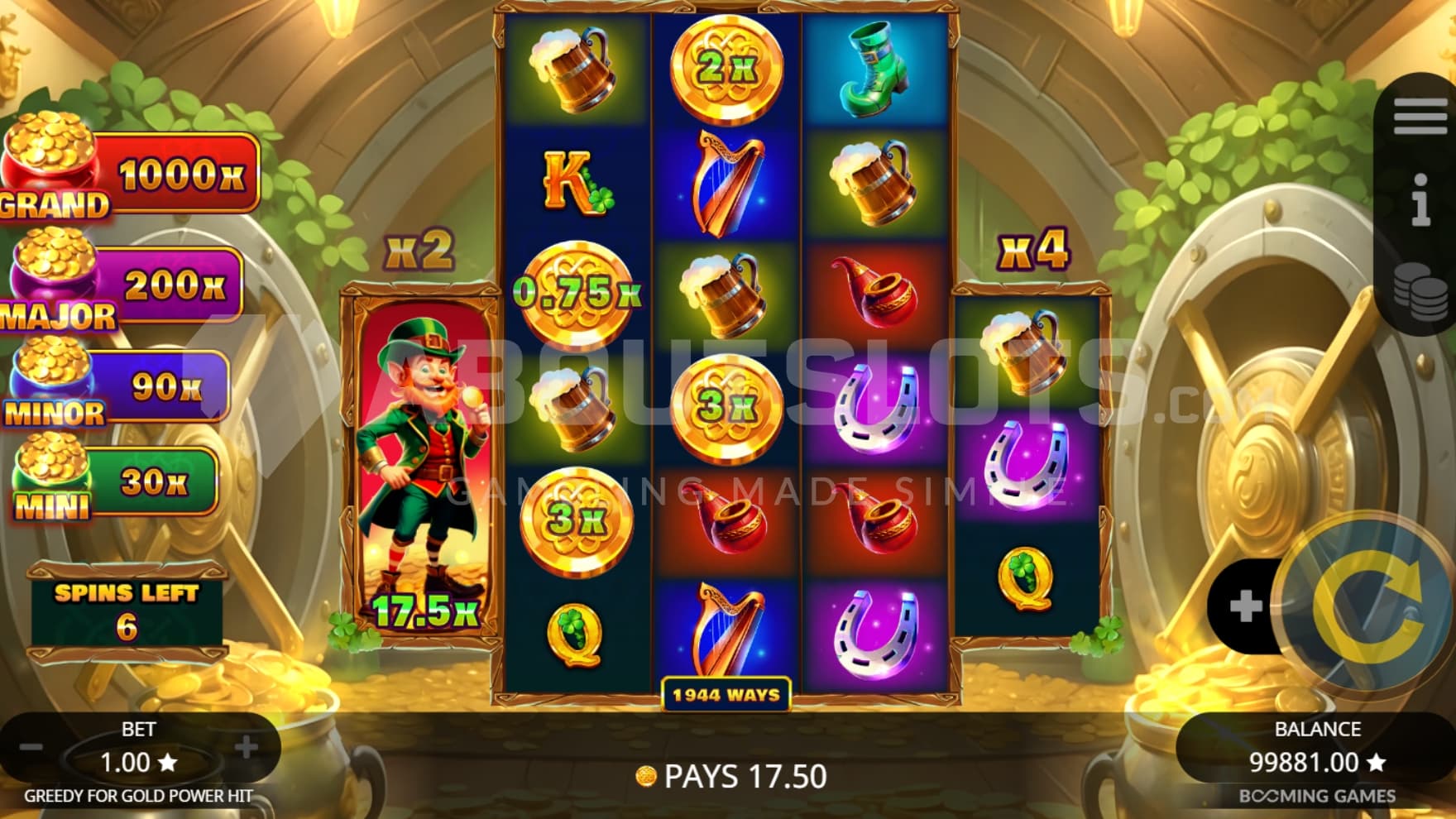Decrease the bet with the minus button
Viewport: 1456px width, 819px height.
[31, 749]
